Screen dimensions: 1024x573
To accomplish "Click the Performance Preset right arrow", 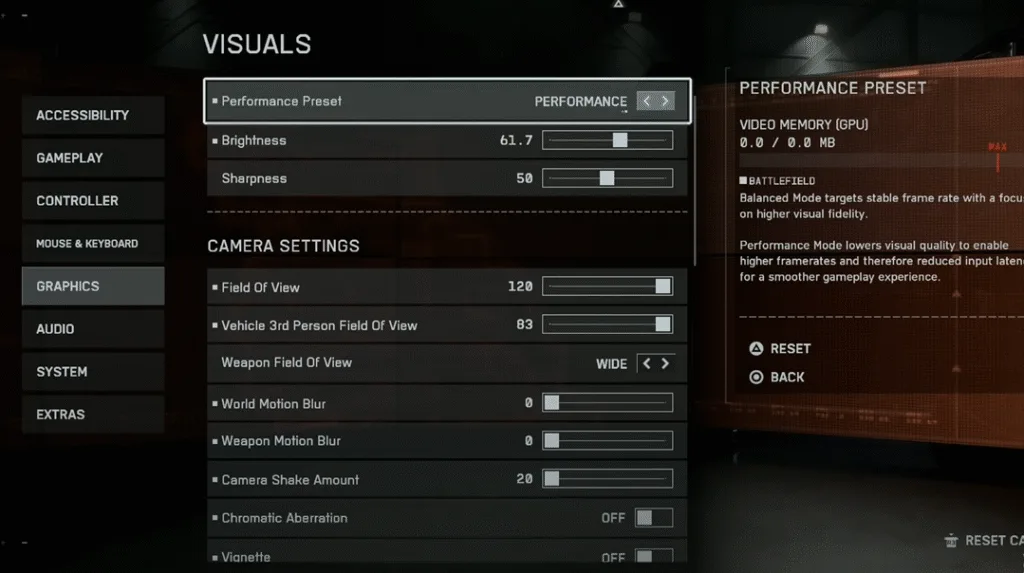I will [x=666, y=101].
